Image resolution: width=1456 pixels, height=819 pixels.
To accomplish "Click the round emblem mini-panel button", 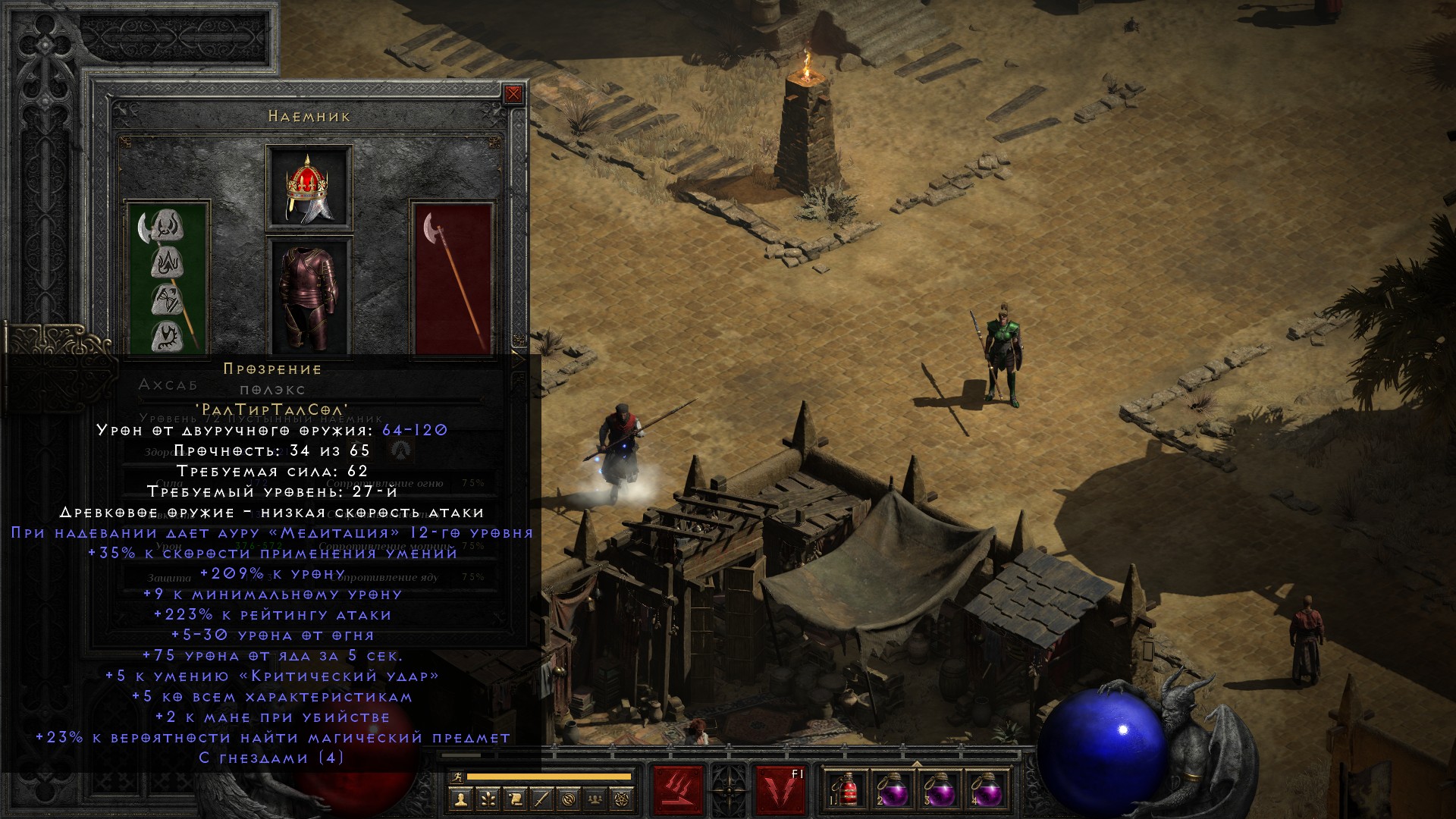I will coord(569,799).
